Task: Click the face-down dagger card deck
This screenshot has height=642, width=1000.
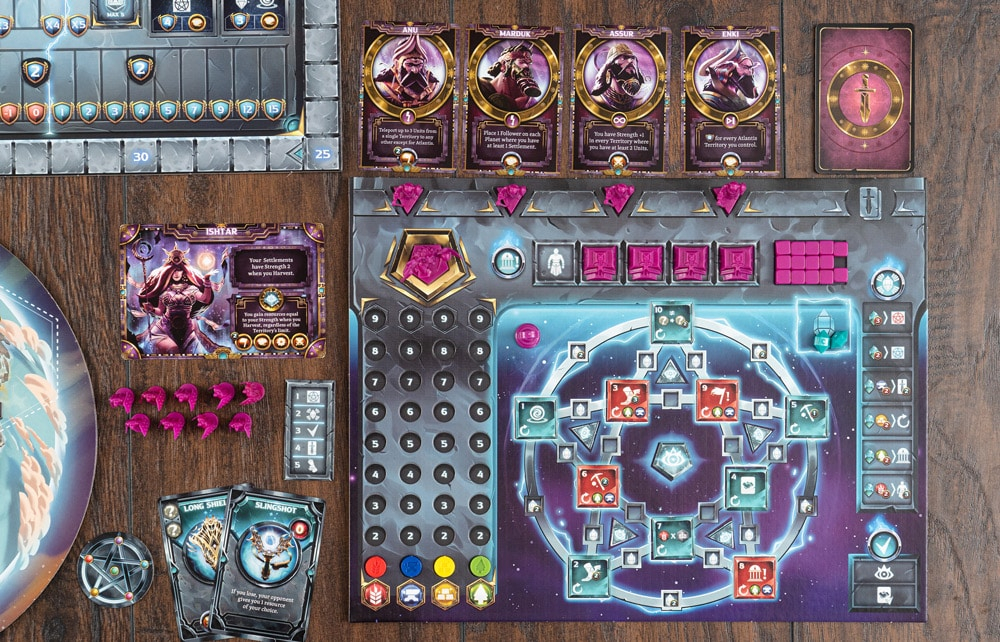Action: point(864,98)
